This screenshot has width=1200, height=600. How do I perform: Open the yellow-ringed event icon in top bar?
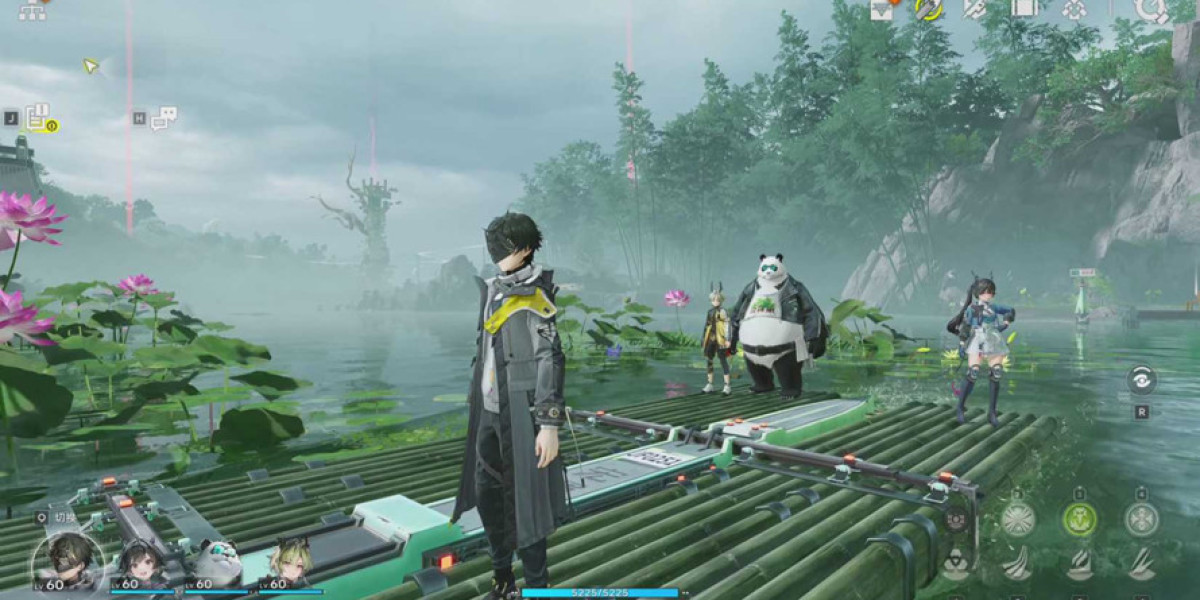tap(929, 9)
